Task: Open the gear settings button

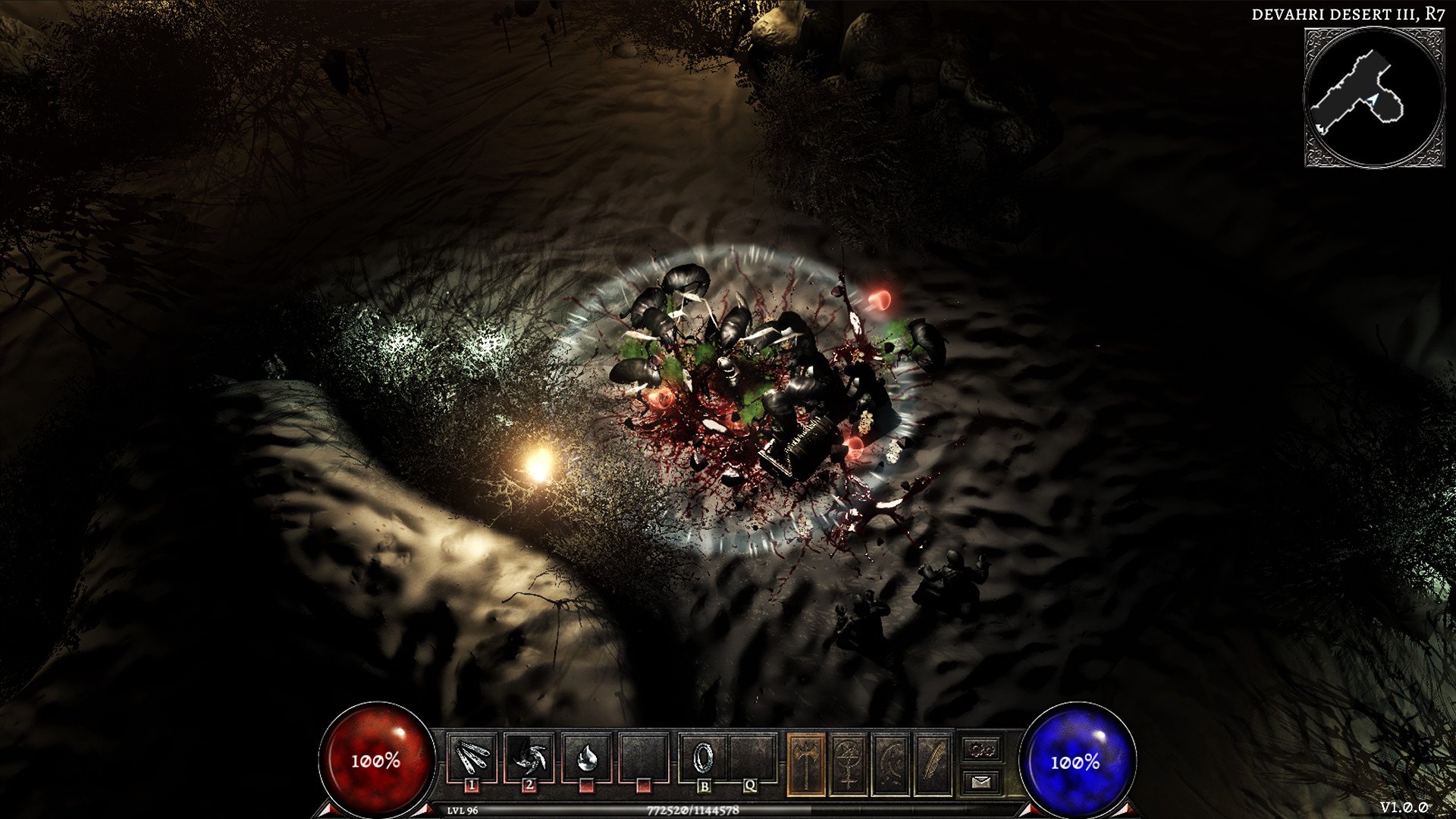Action: tap(982, 749)
